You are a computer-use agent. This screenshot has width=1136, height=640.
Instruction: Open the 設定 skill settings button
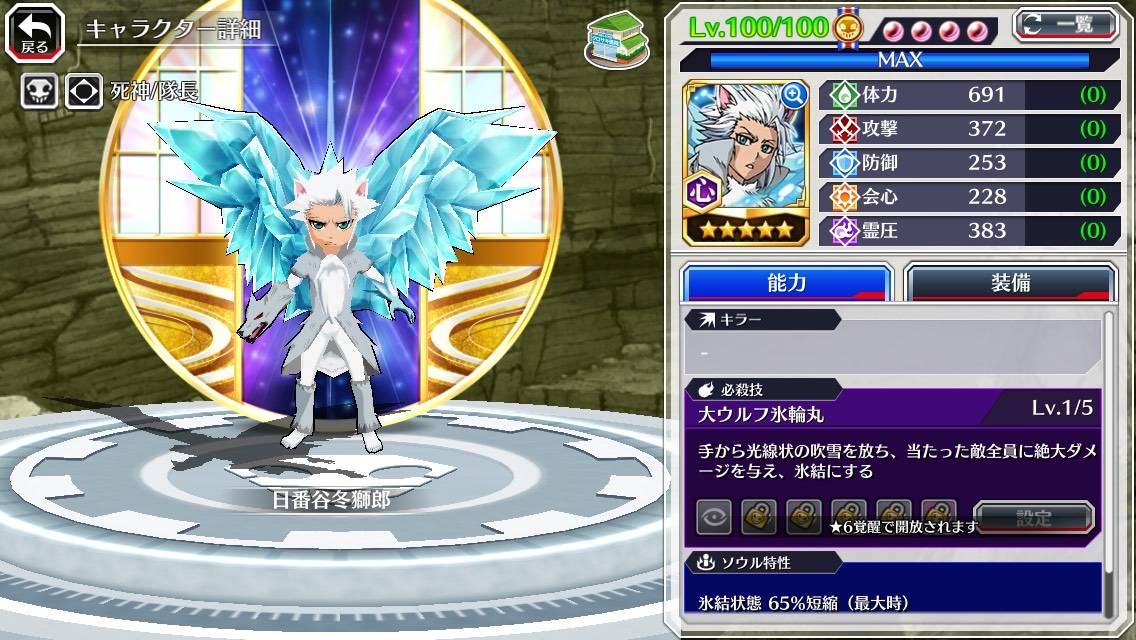point(1034,518)
